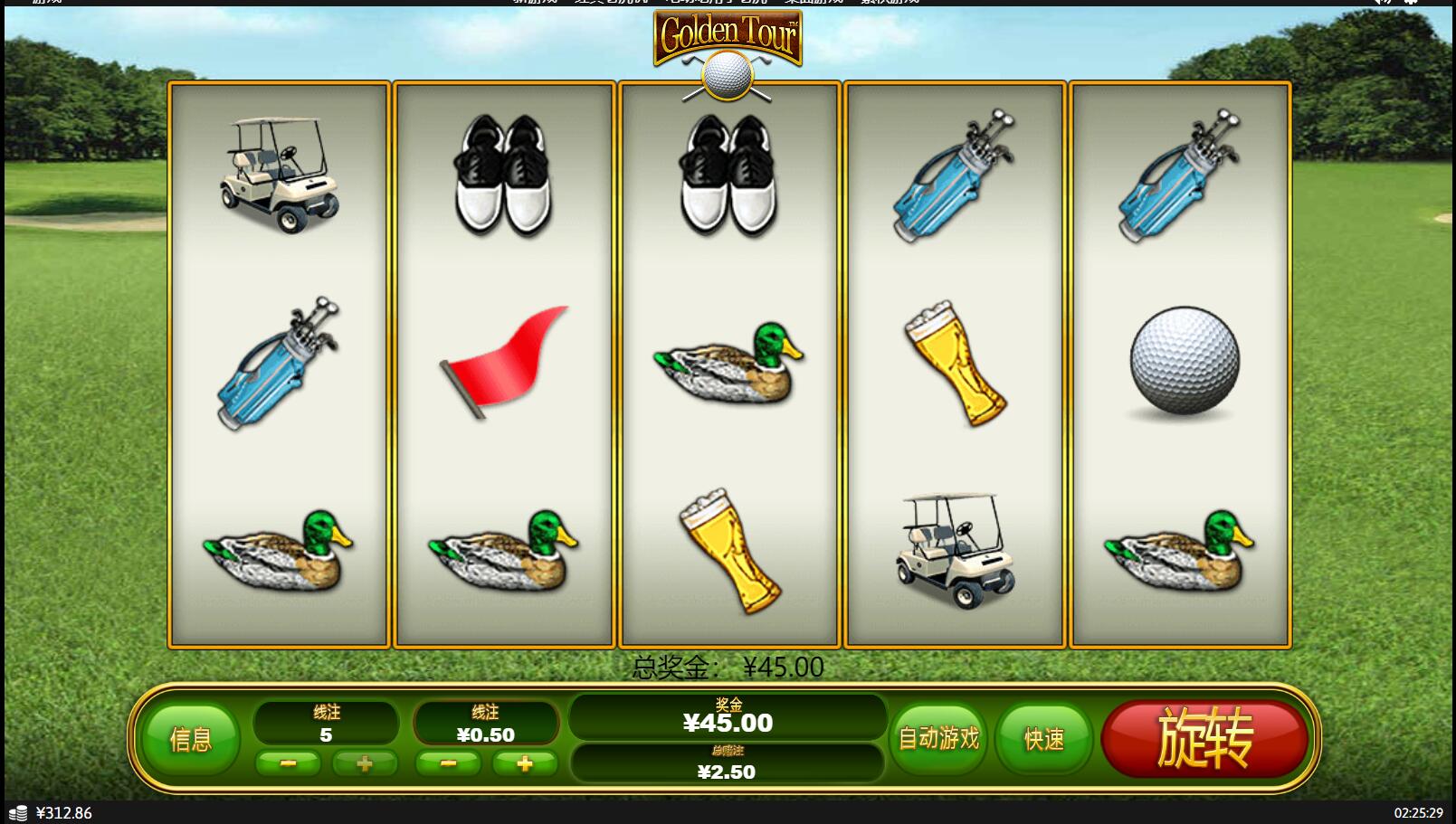Raise the ¥0.50 line bet with plus
The height and width of the screenshot is (824, 1456).
[525, 764]
